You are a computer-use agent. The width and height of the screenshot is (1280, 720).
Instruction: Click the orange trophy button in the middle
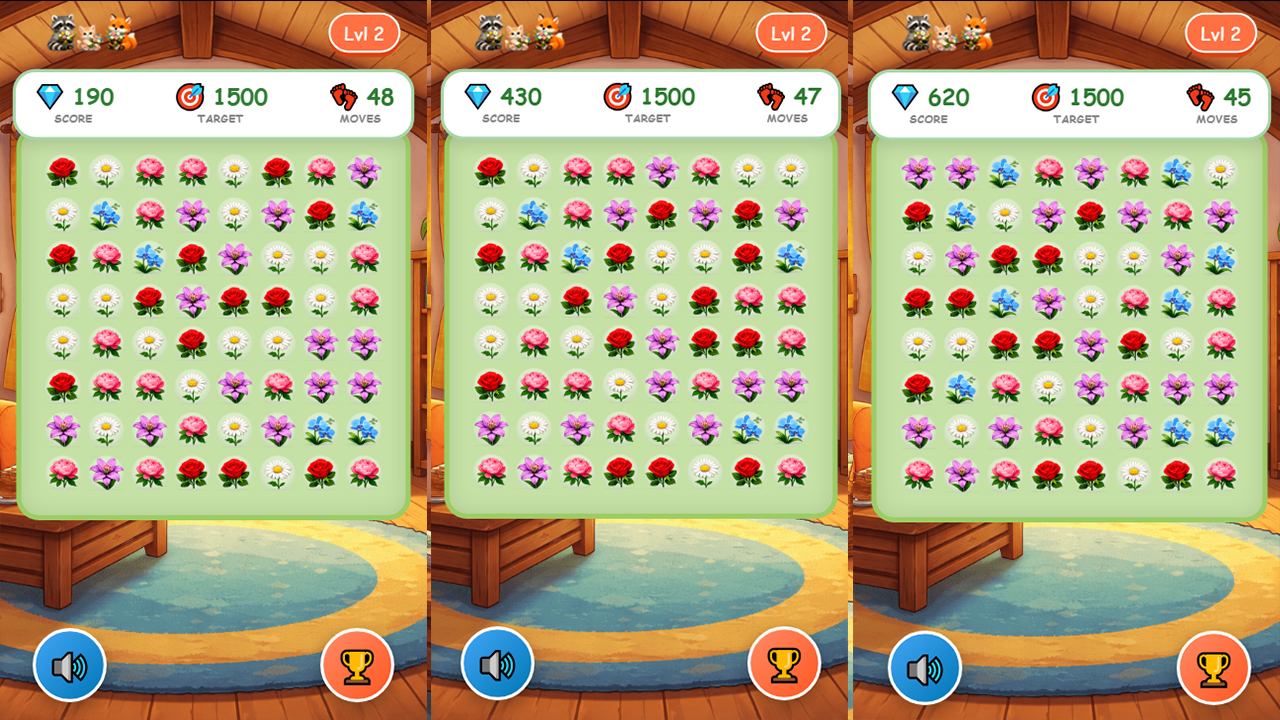pyautogui.click(x=786, y=663)
